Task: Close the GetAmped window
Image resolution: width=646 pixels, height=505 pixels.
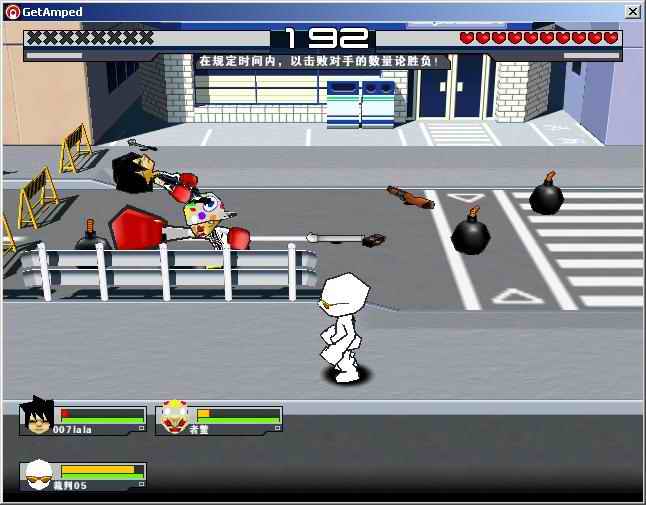Action: pos(633,11)
